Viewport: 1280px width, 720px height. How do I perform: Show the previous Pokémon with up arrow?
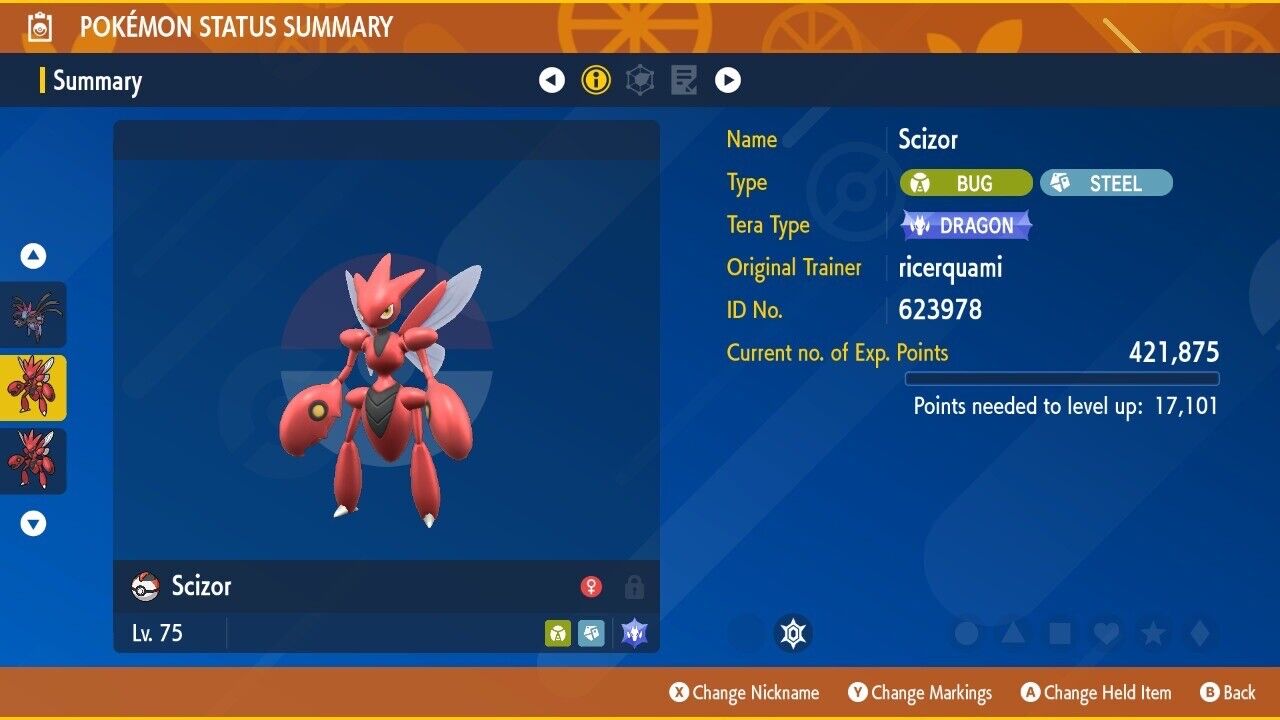[x=34, y=257]
